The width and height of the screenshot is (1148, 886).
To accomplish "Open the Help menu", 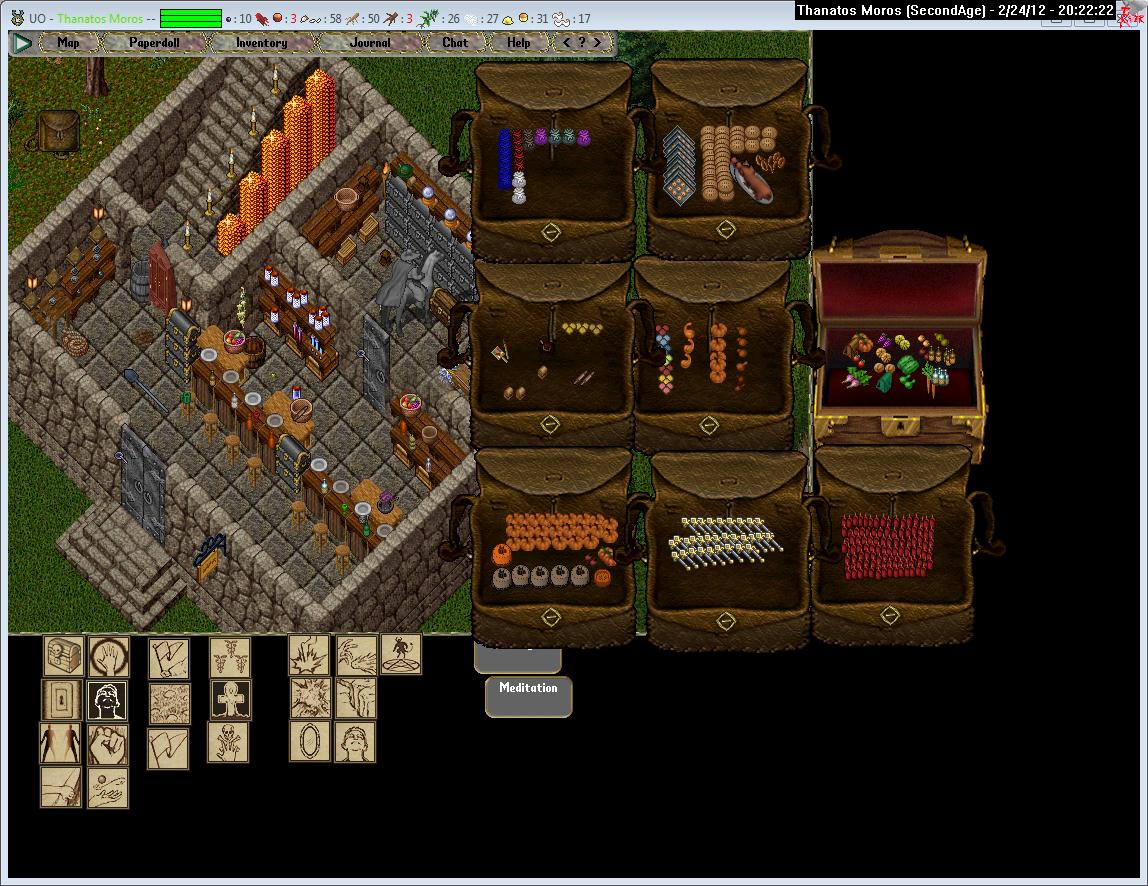I will click(518, 43).
